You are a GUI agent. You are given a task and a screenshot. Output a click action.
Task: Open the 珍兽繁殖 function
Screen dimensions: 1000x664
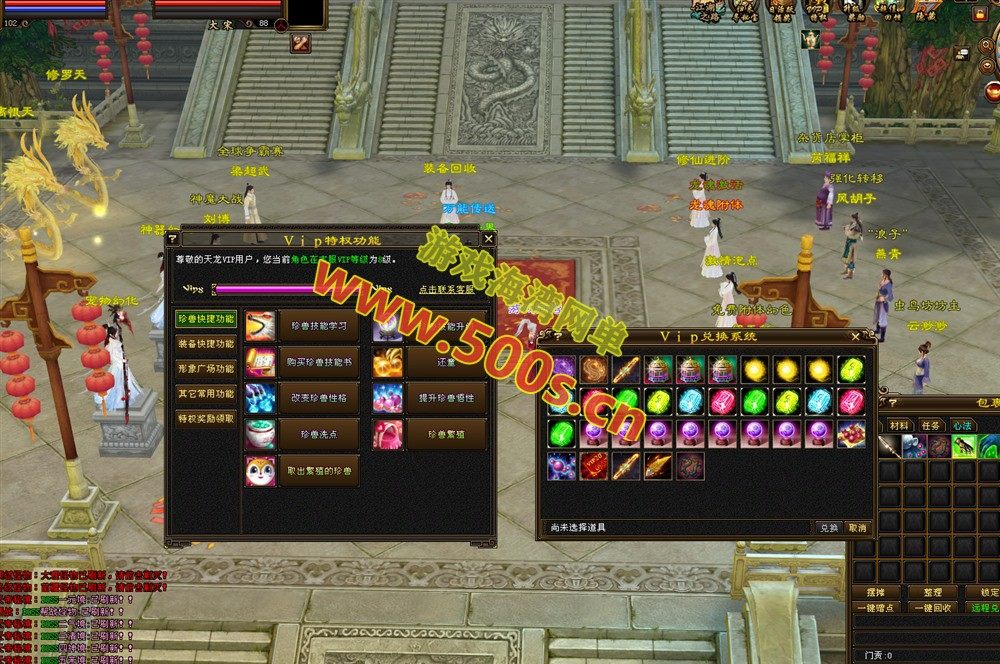tap(446, 434)
